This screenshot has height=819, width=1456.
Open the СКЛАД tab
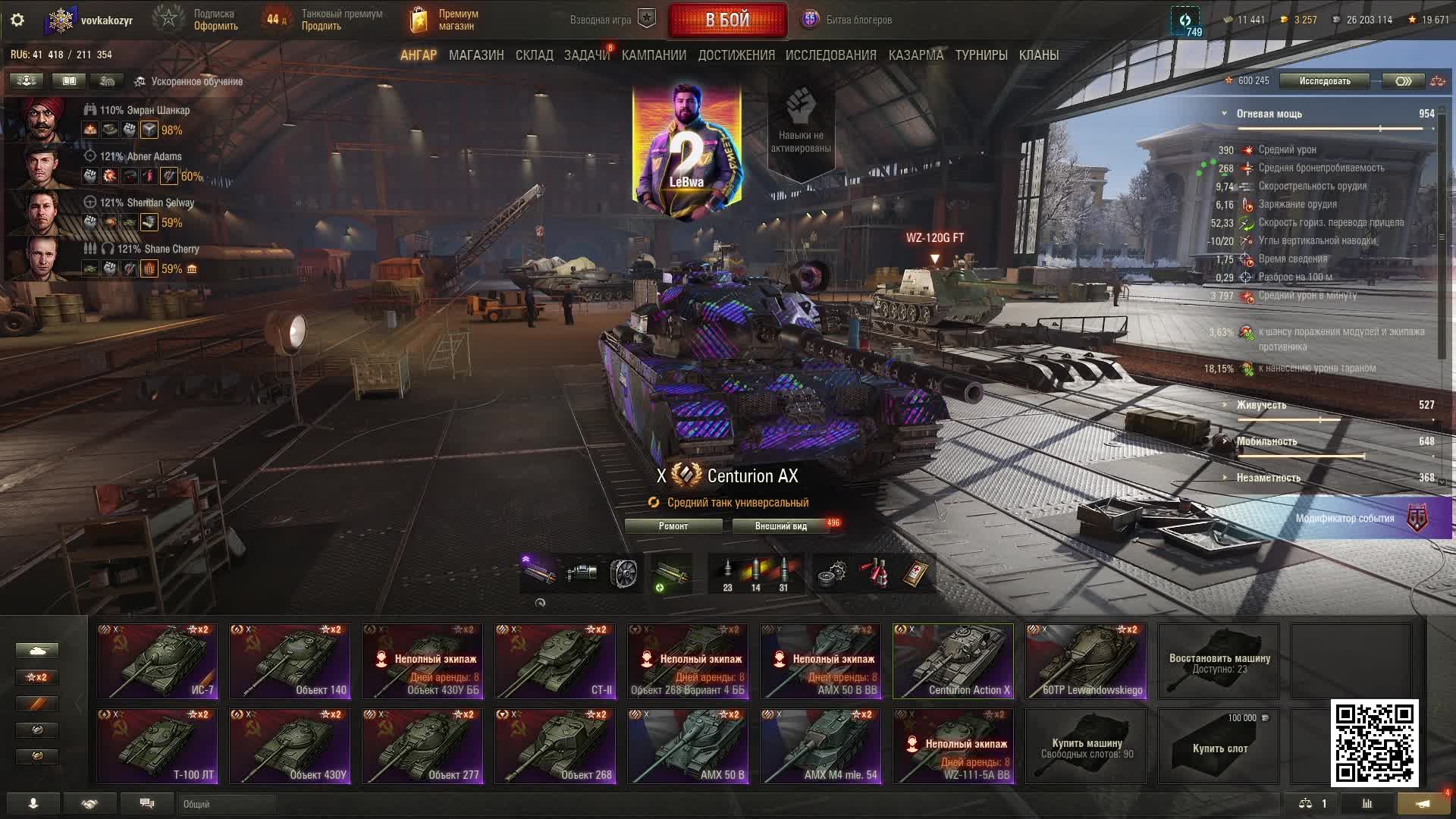(x=534, y=55)
